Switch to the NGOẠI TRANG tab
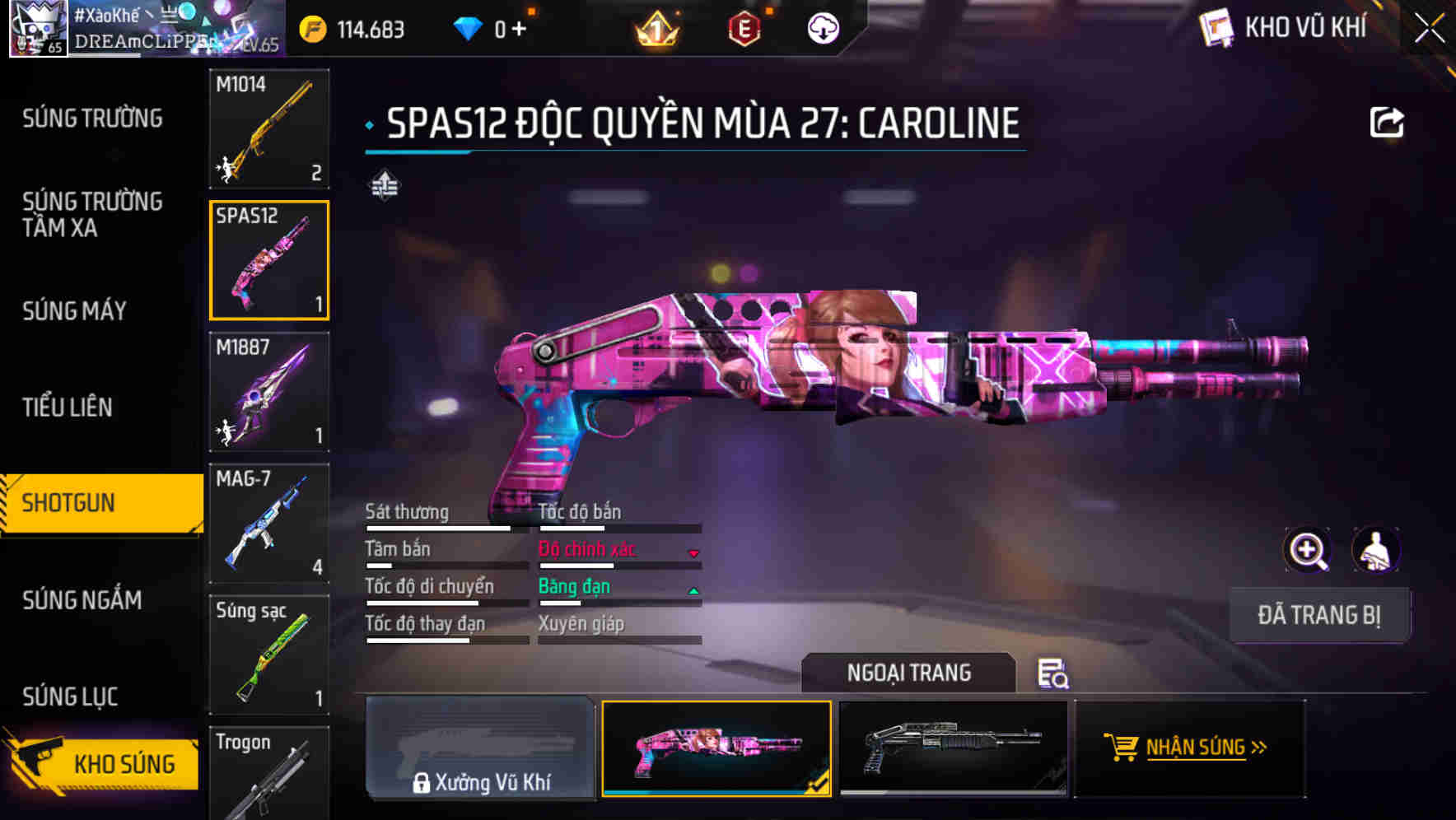The width and height of the screenshot is (1456, 820). 909,673
